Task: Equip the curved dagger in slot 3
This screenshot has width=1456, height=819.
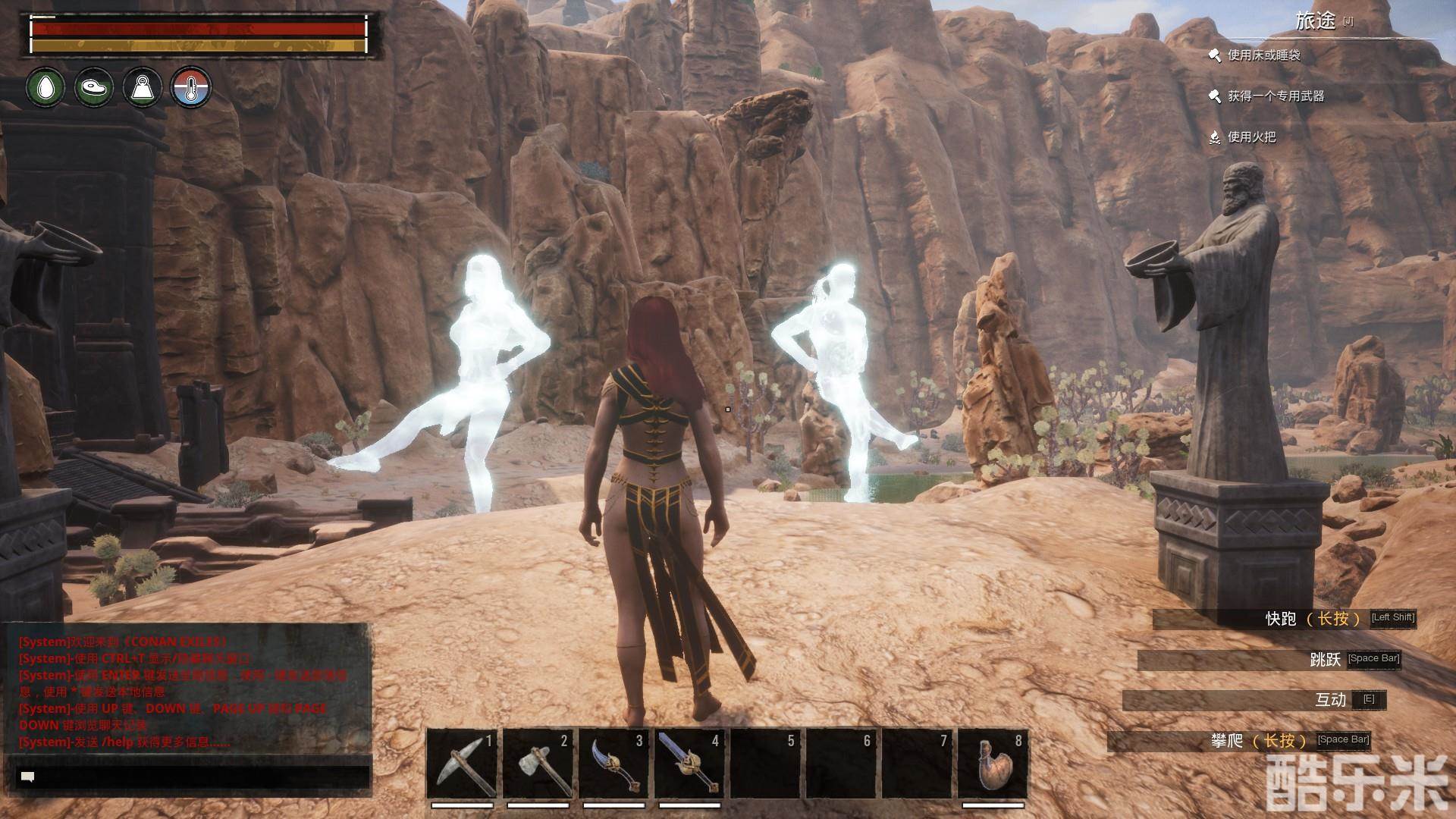Action: pyautogui.click(x=613, y=764)
